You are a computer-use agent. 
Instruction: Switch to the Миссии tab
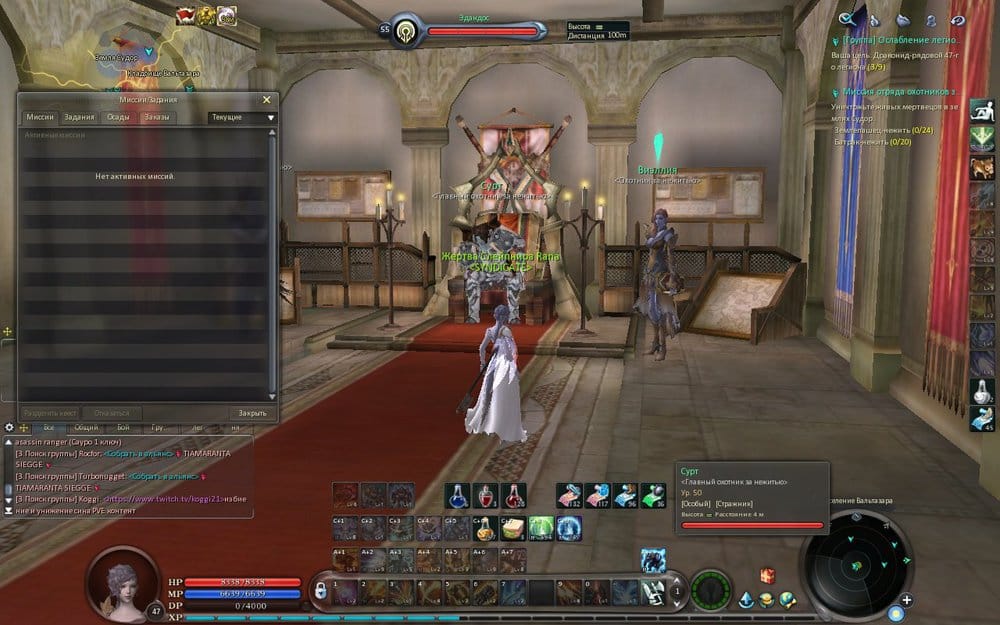tap(40, 117)
